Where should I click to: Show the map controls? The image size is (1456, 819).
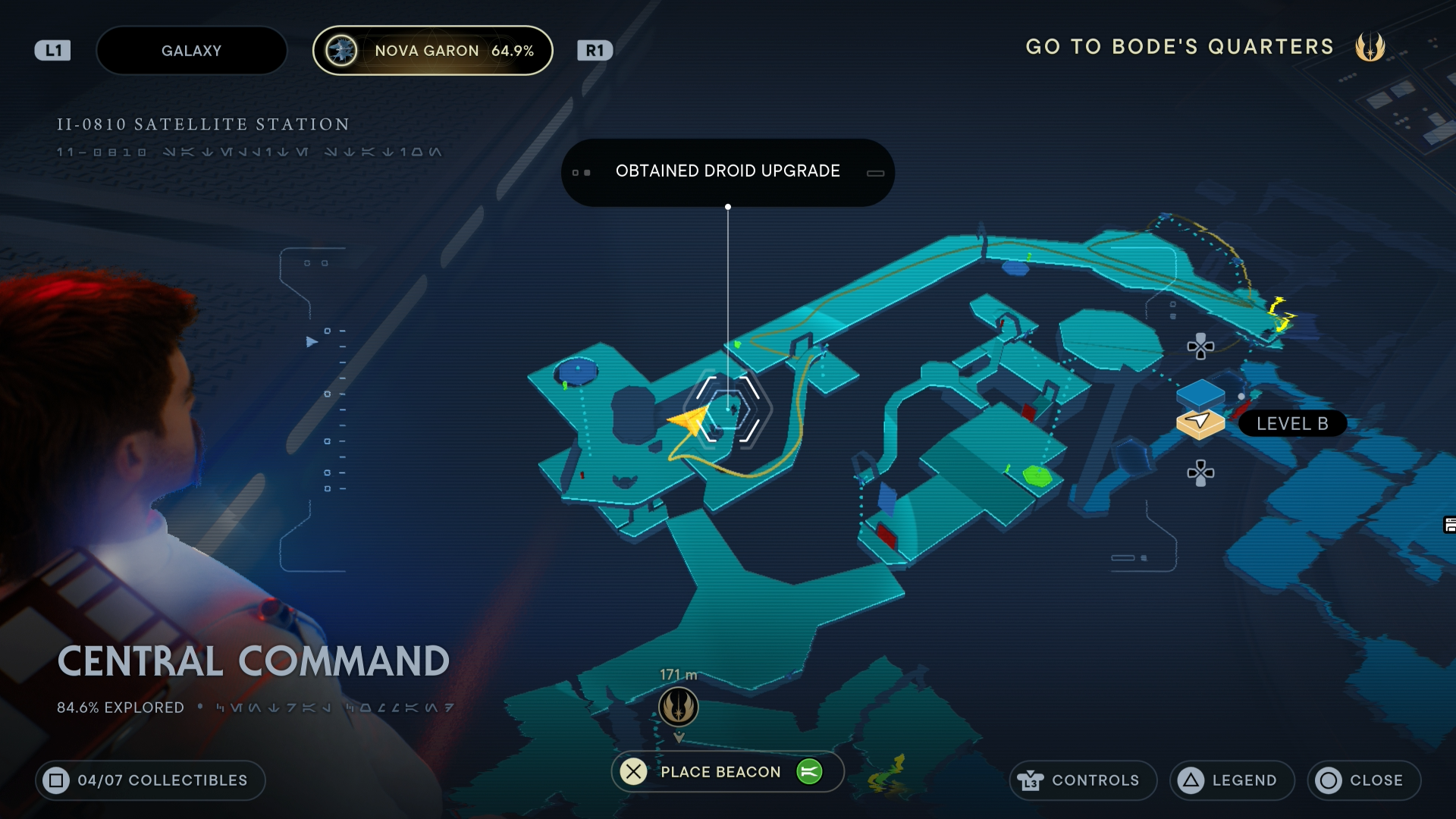[1082, 780]
